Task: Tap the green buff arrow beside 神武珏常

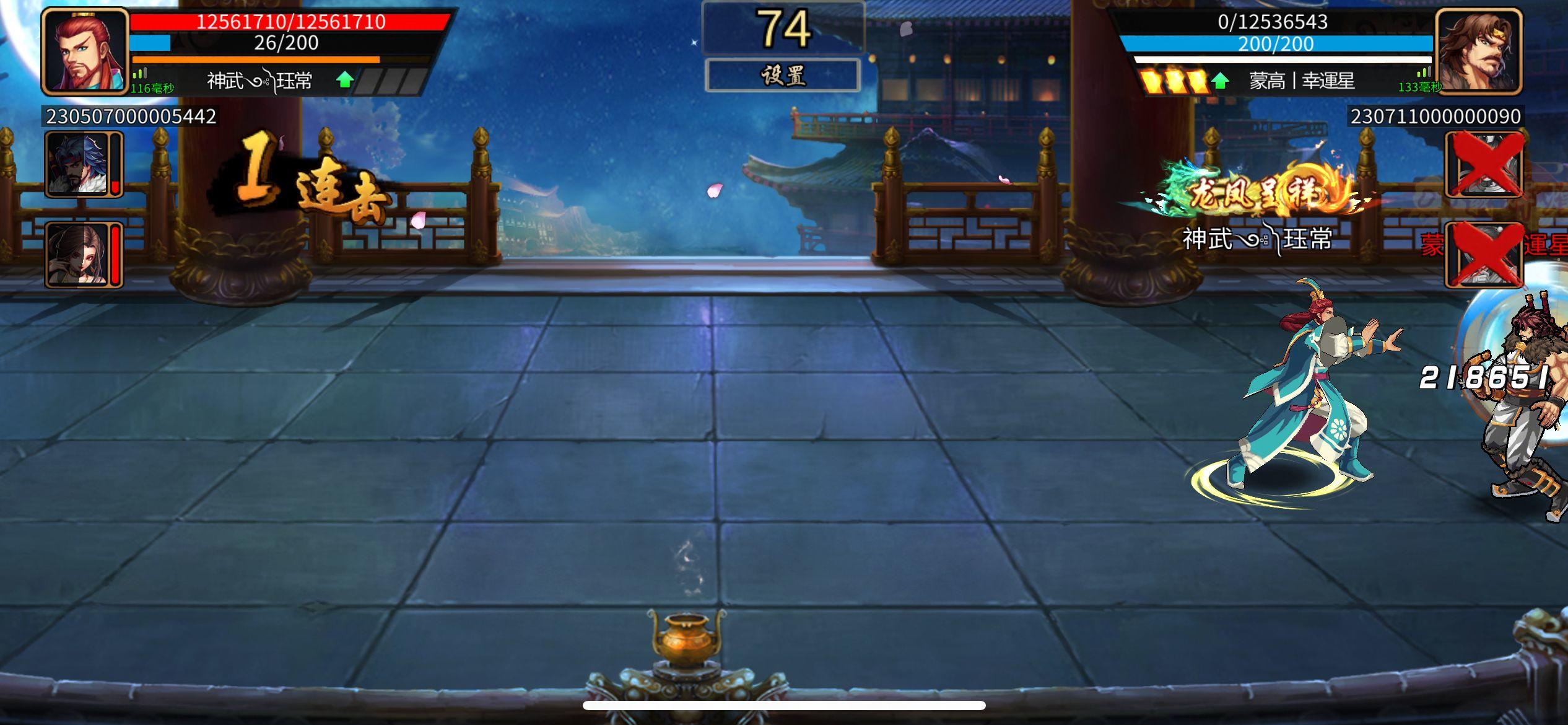Action: point(344,80)
